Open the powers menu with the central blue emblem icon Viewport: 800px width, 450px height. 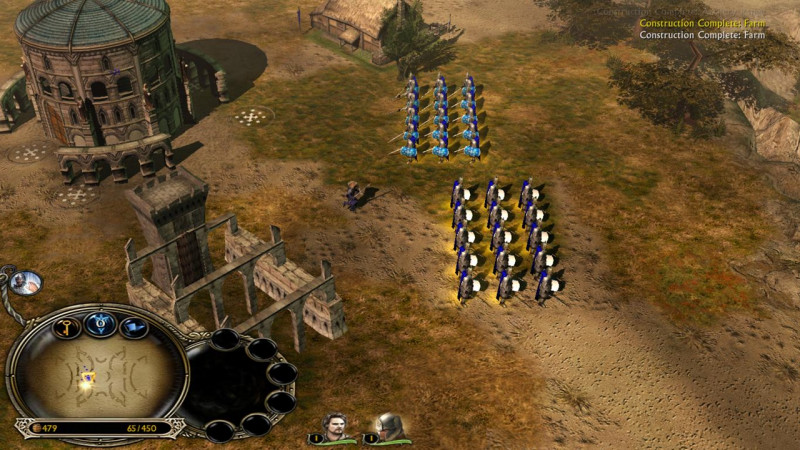click(101, 322)
